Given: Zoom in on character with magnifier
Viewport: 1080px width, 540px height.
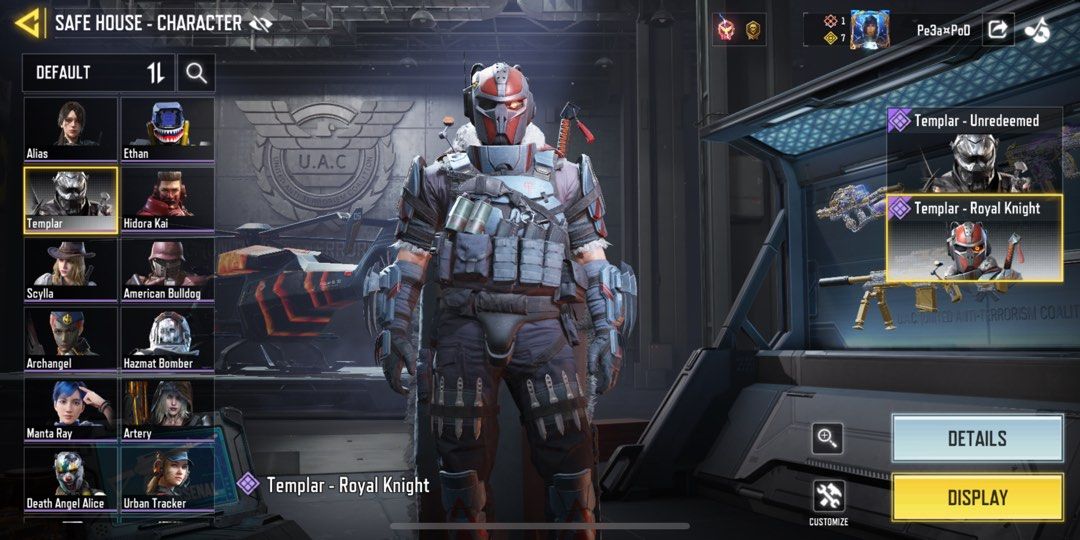Looking at the screenshot, I should 827,437.
